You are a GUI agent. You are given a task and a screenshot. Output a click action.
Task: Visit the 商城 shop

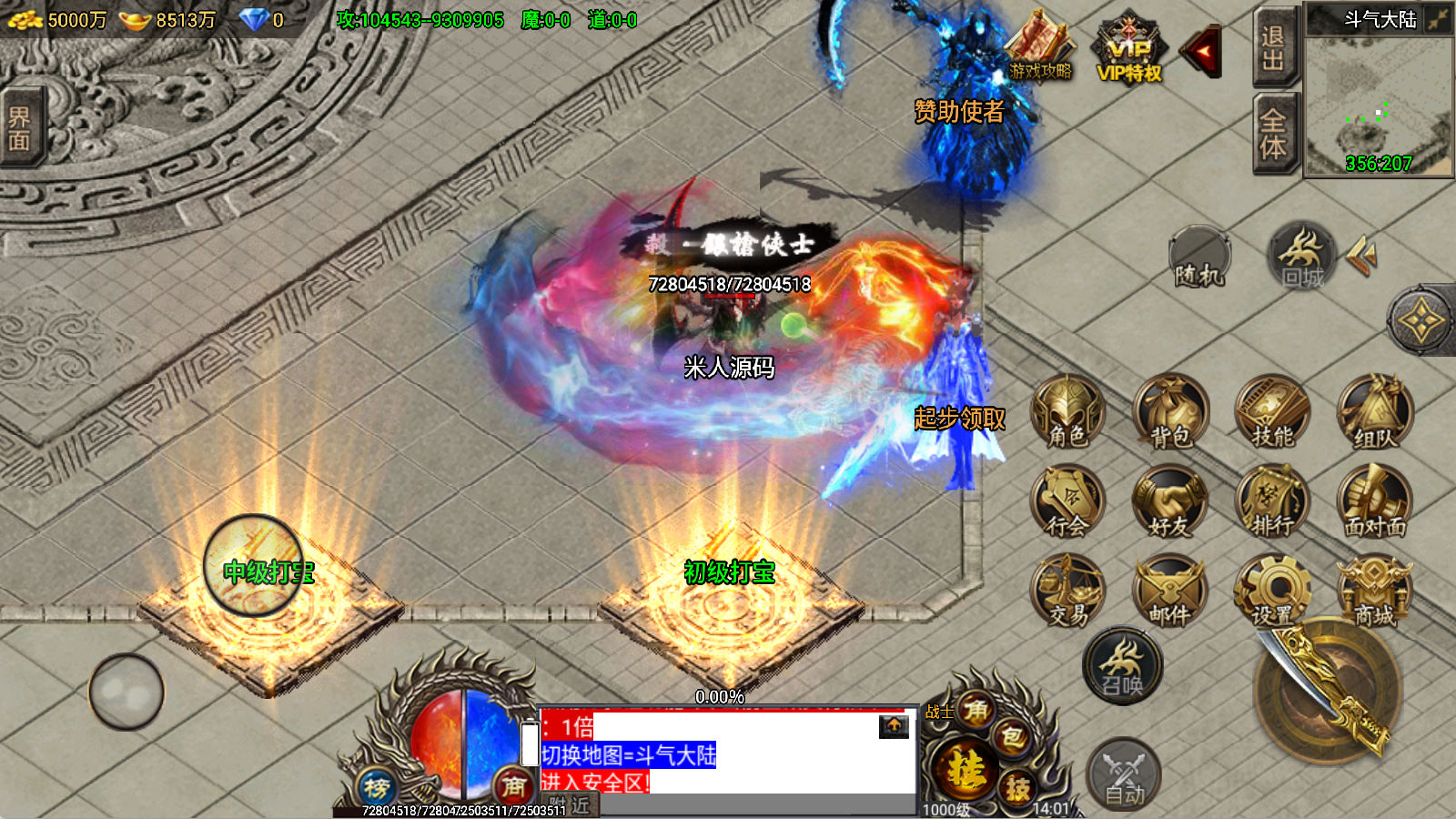coord(1374,591)
